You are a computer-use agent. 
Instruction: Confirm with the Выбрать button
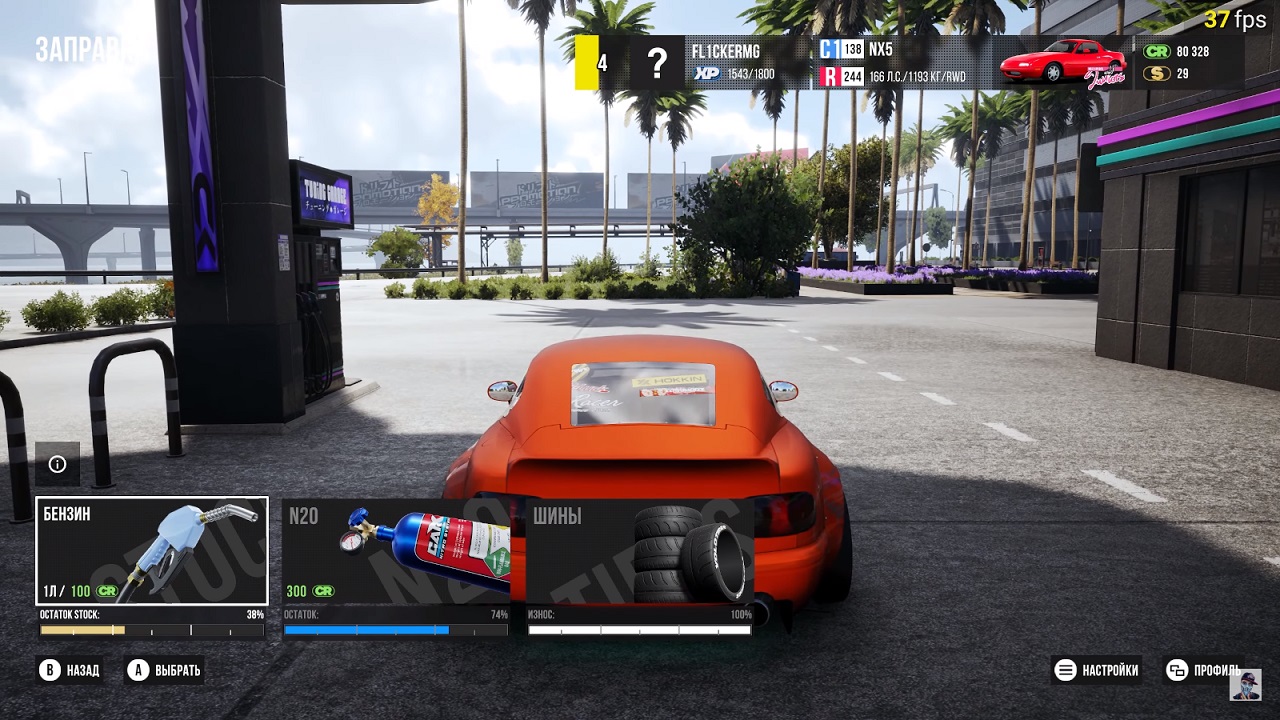pyautogui.click(x=165, y=670)
